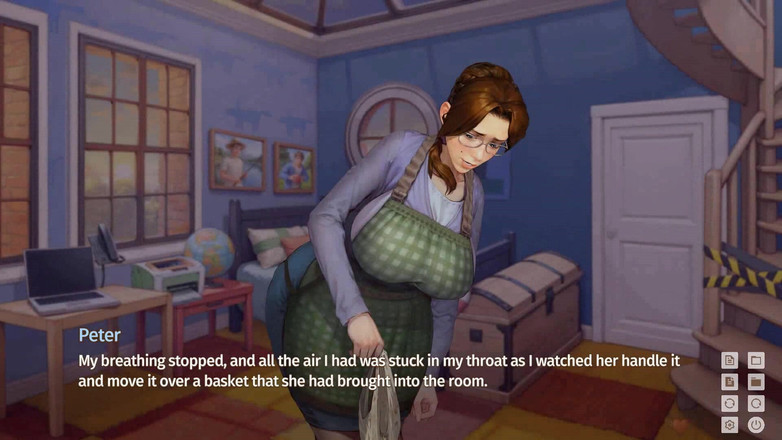This screenshot has height=440, width=782.
Task: Click the outlined document icon button
Action: click(x=730, y=360)
